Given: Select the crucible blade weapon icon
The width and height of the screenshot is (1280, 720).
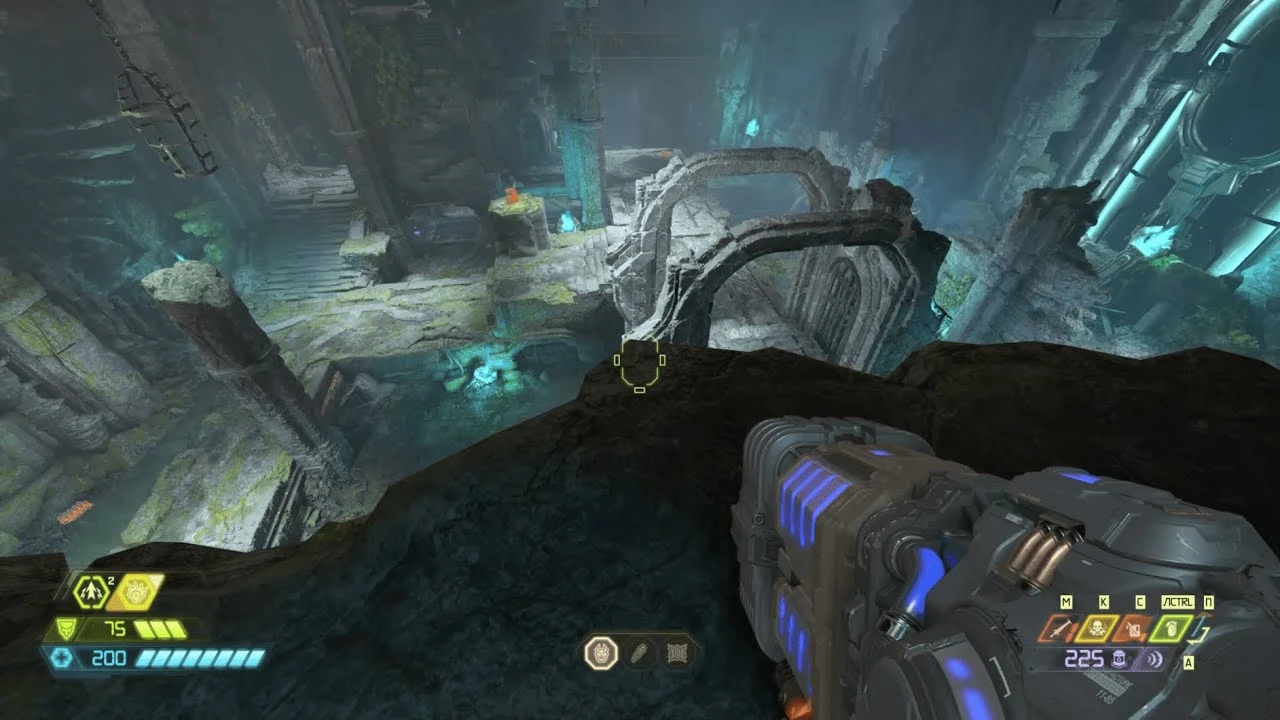Looking at the screenshot, I should [x=1061, y=630].
